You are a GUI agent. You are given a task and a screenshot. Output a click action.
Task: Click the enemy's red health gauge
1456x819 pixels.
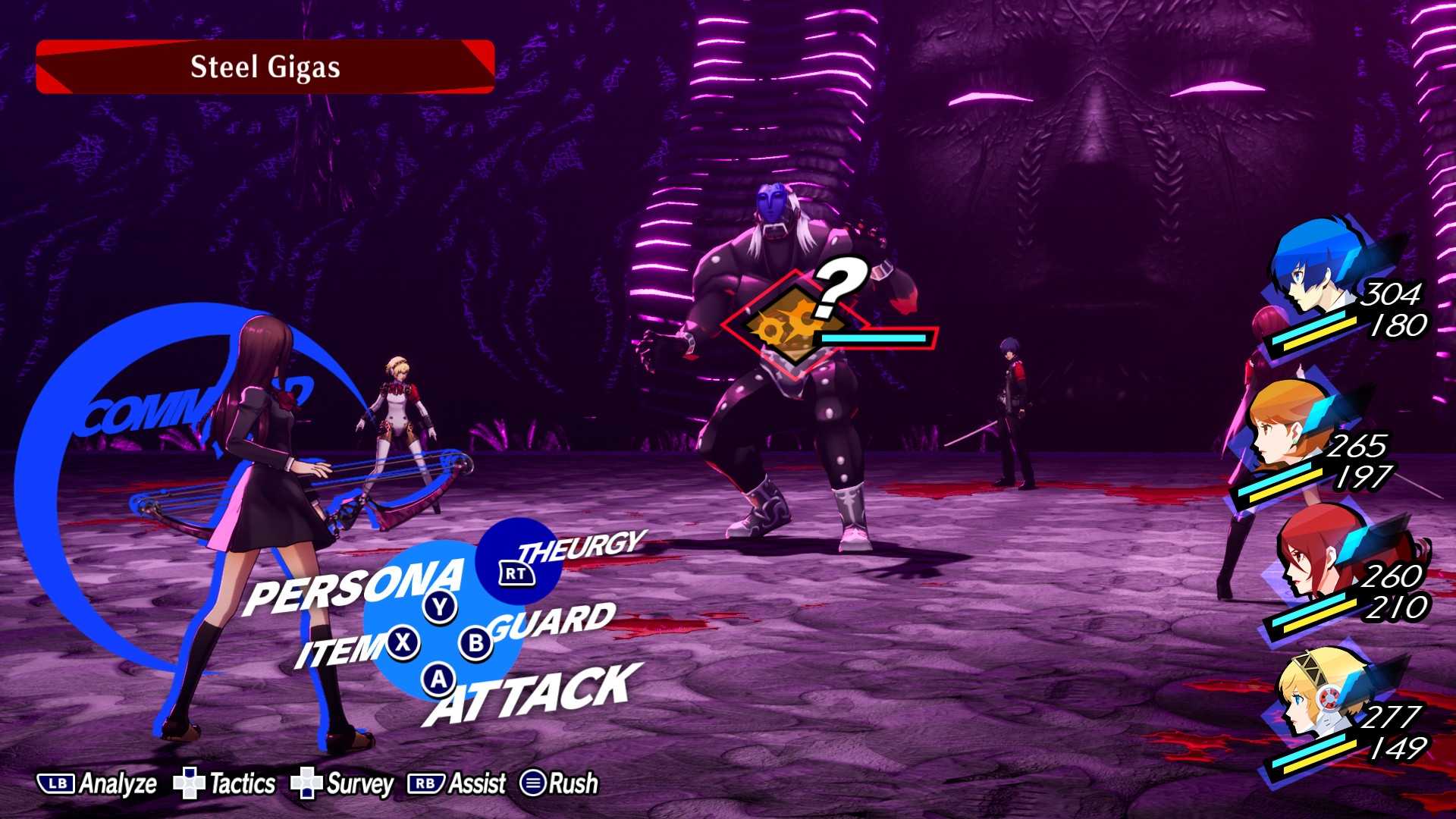(872, 339)
